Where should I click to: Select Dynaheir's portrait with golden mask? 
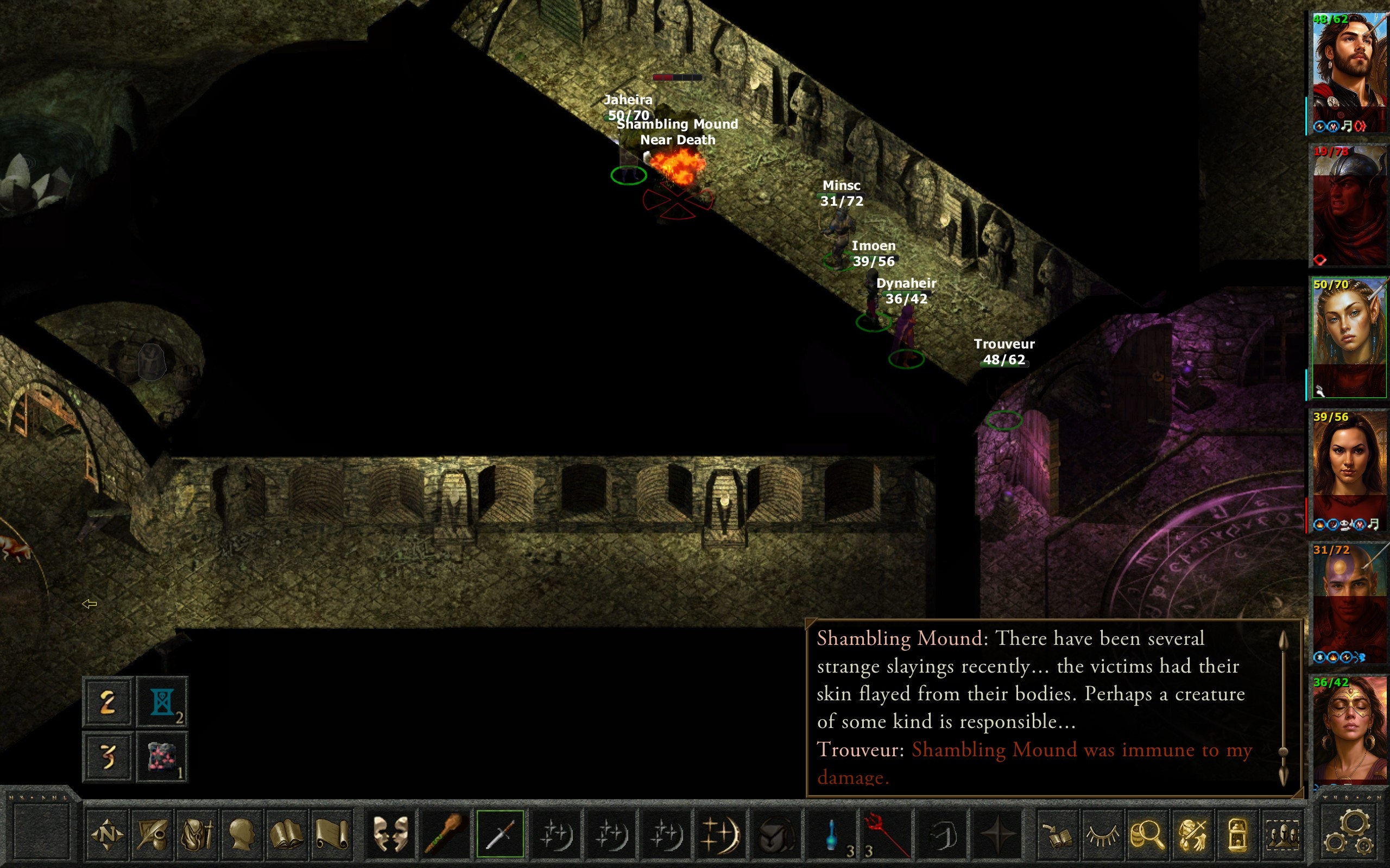coord(1349,729)
